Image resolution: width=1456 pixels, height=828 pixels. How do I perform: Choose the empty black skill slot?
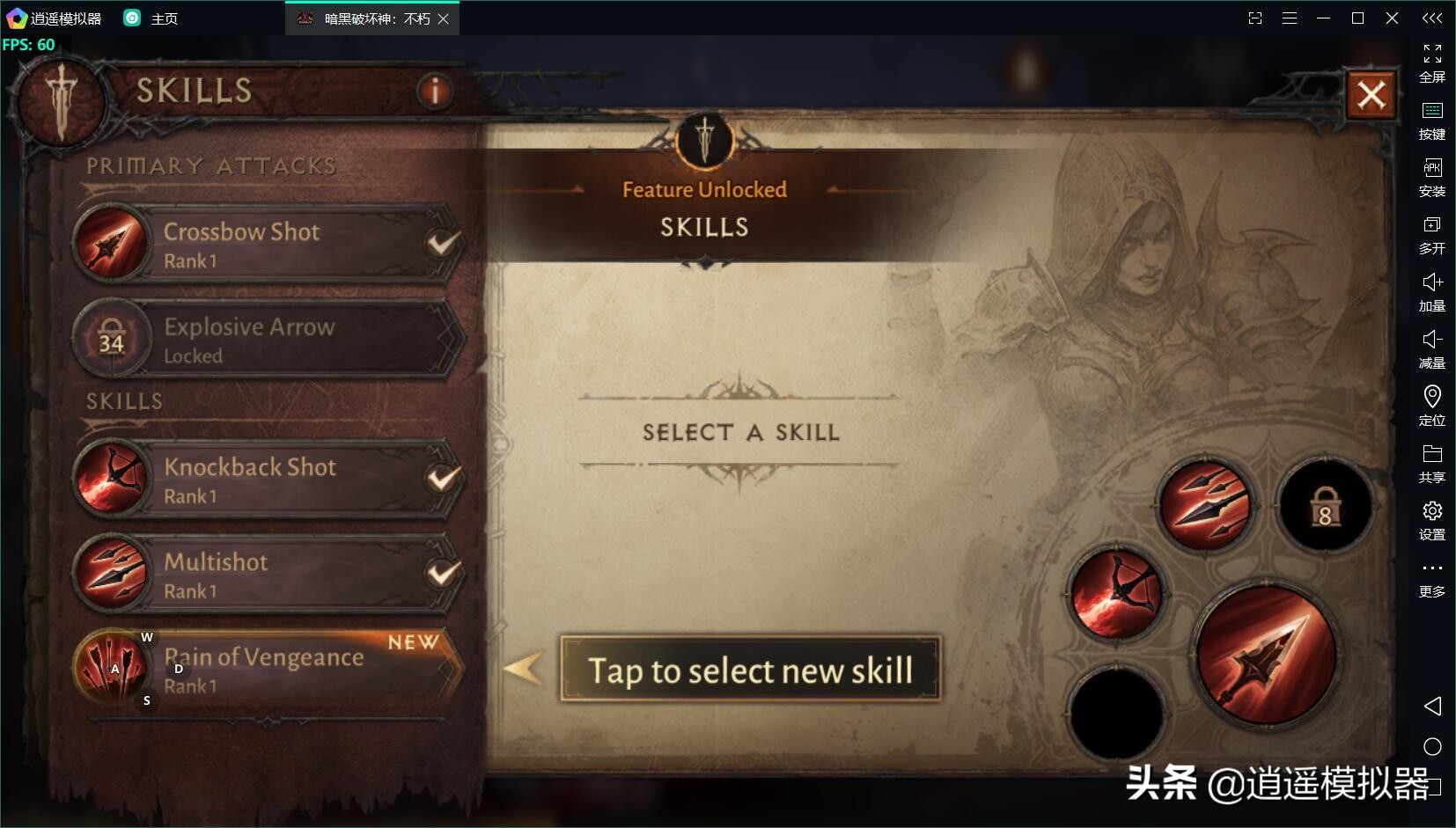tap(1116, 711)
